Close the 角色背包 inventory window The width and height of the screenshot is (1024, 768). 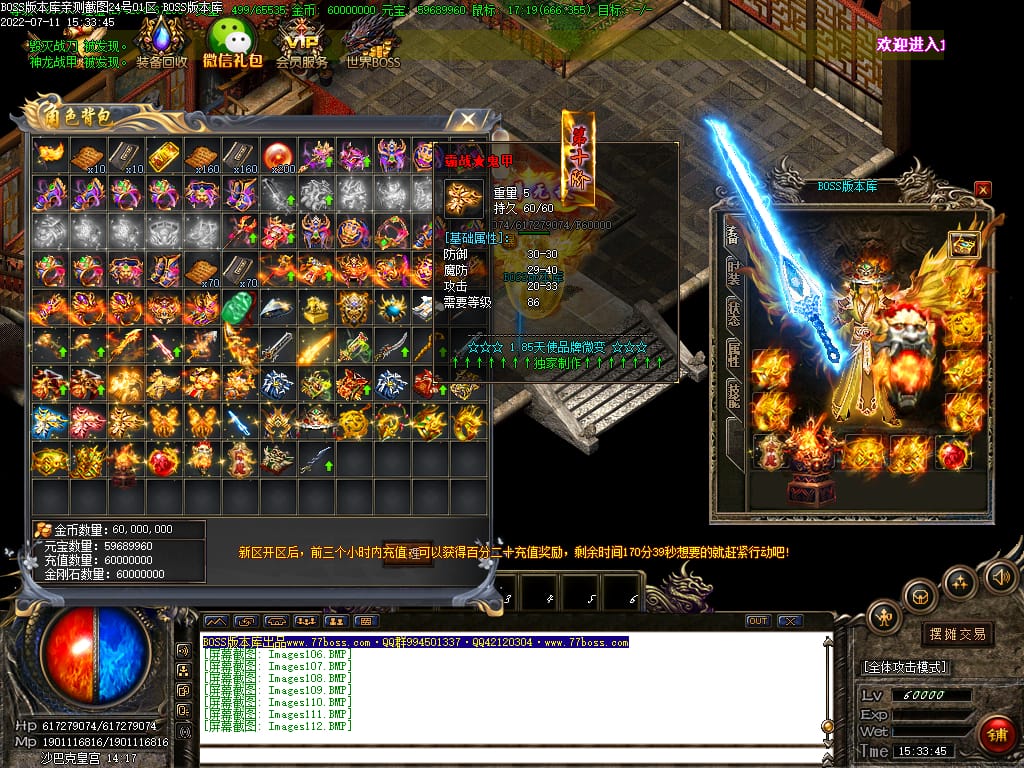[x=467, y=120]
